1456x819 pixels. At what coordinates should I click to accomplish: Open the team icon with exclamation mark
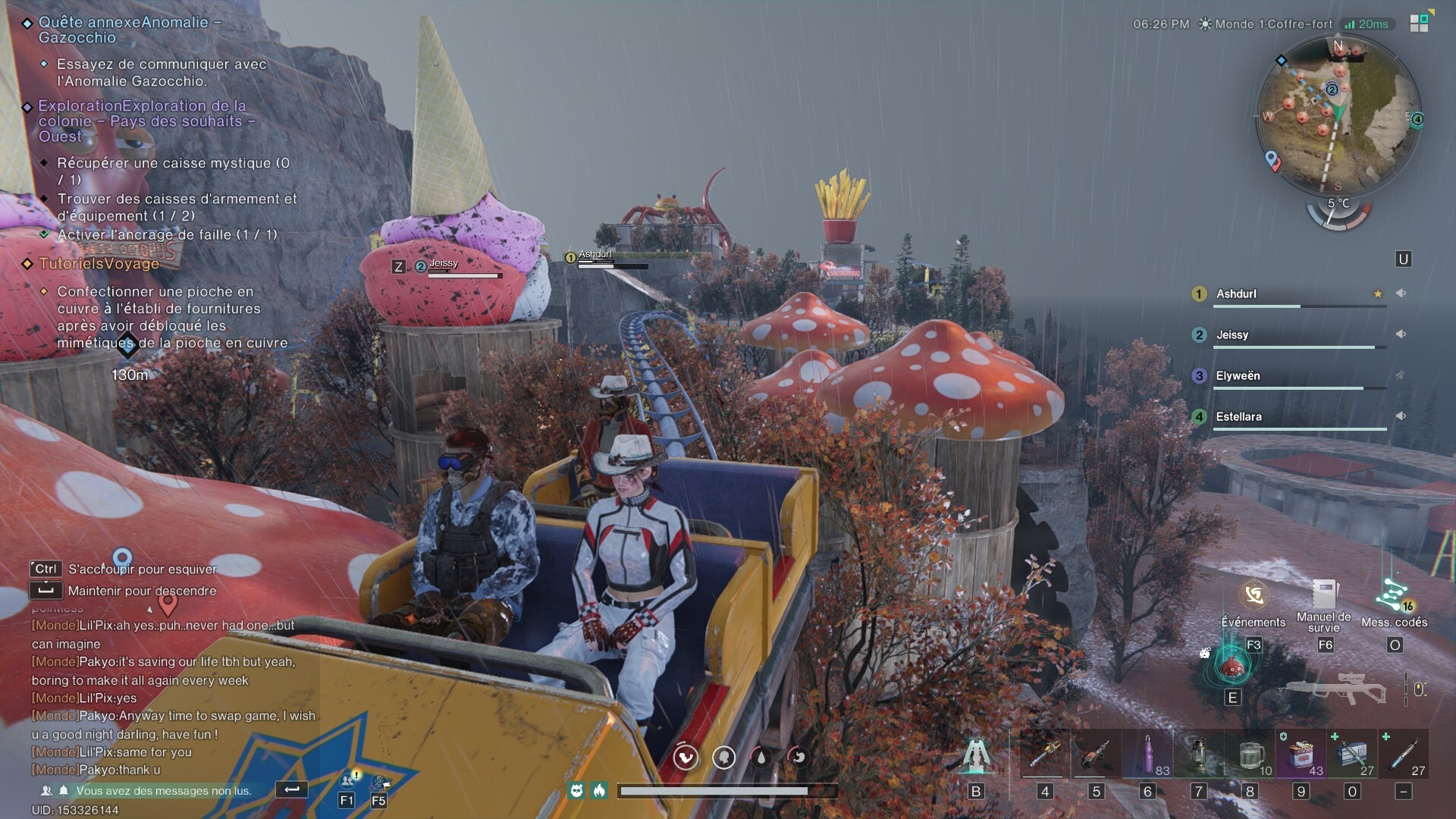point(348,780)
